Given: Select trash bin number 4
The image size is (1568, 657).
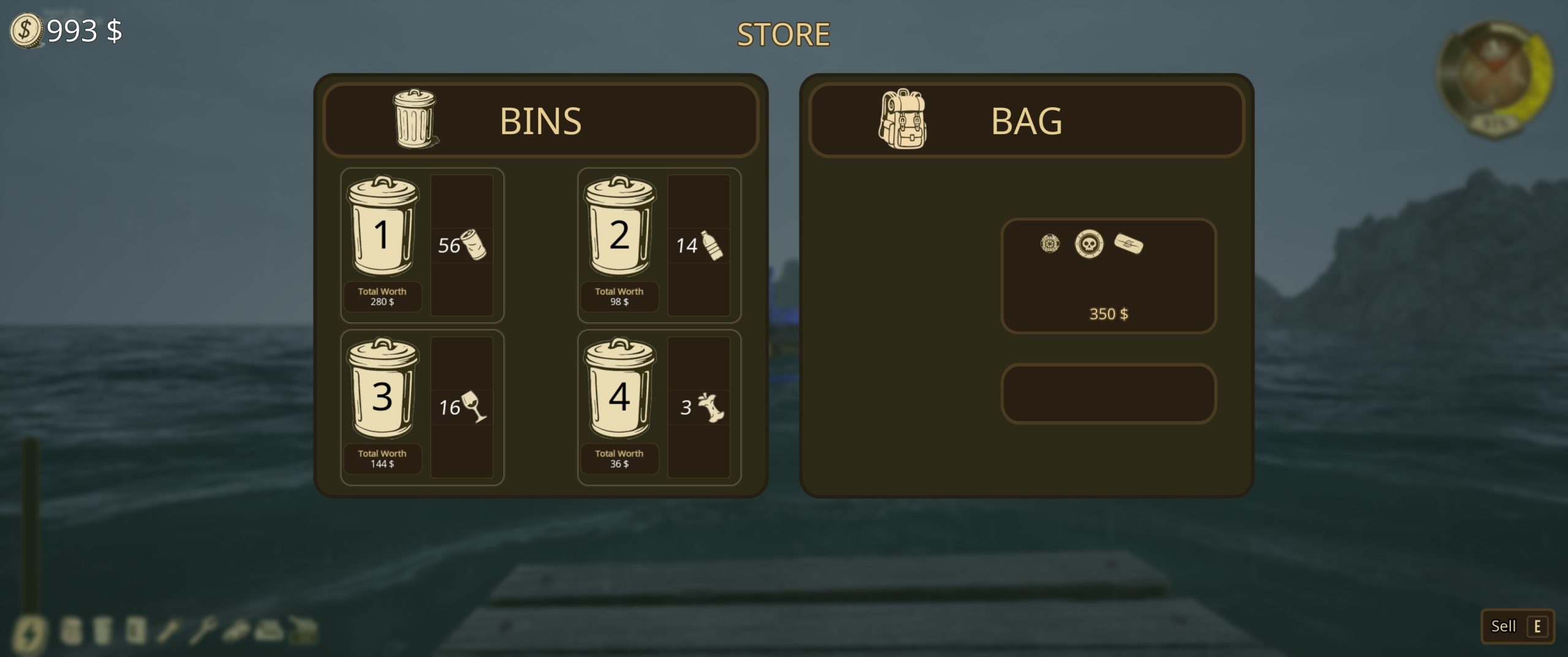Looking at the screenshot, I should (619, 389).
